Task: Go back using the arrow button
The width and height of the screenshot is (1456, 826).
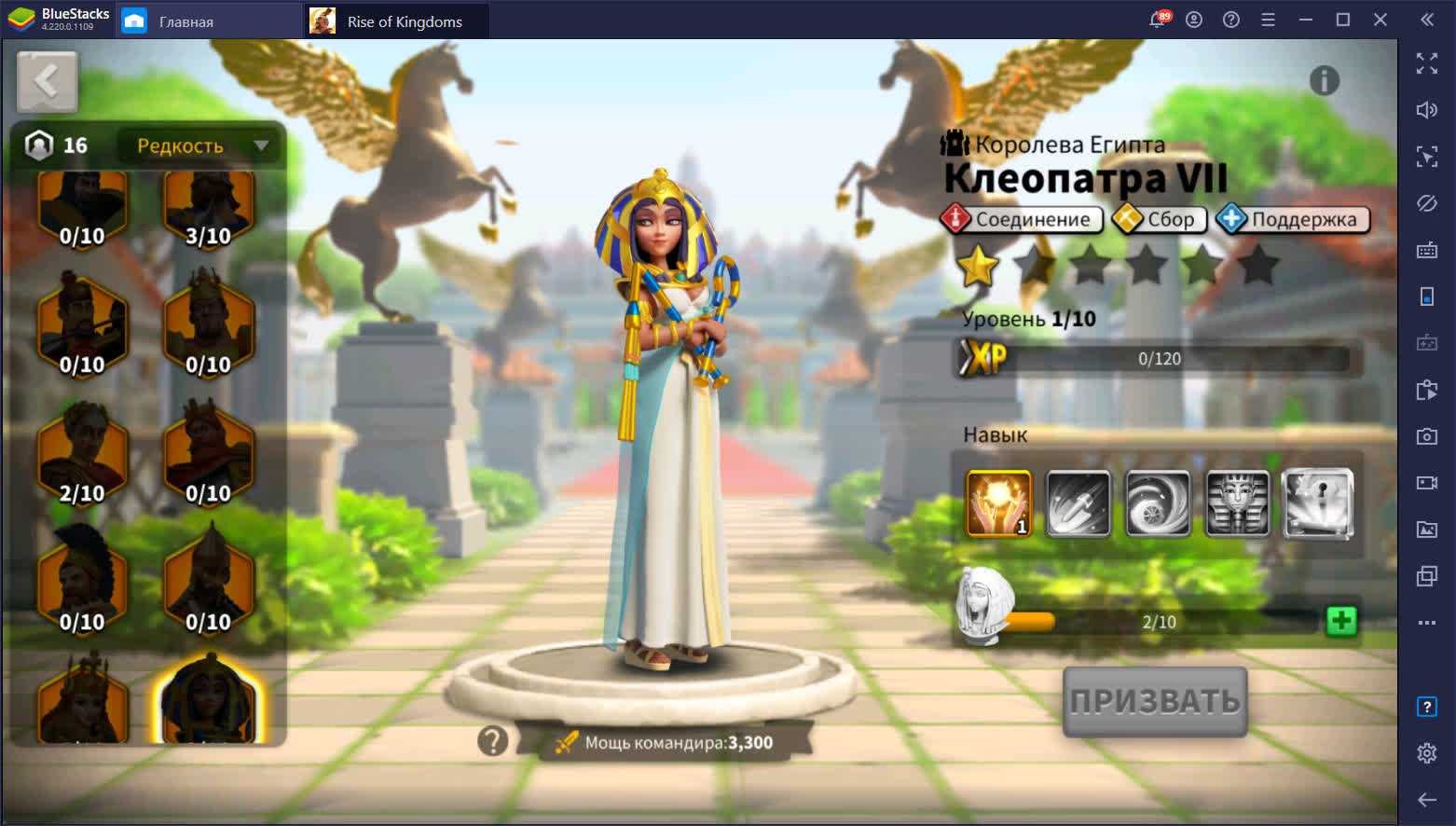Action: [x=47, y=82]
